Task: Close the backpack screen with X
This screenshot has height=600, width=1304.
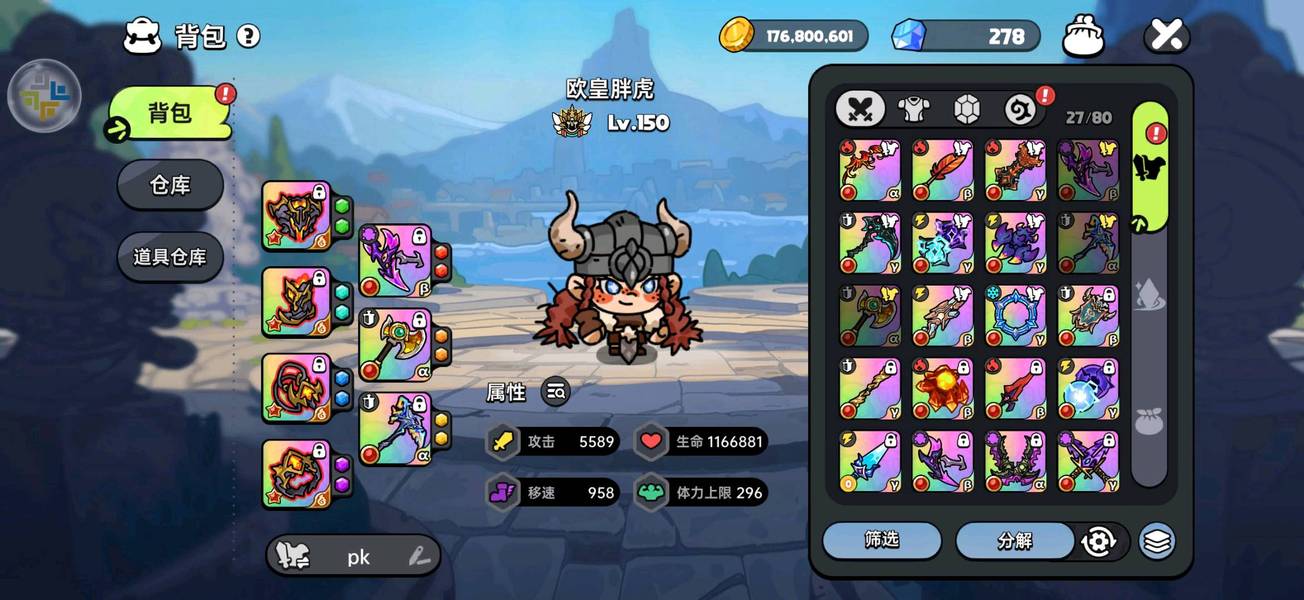Action: click(1166, 36)
